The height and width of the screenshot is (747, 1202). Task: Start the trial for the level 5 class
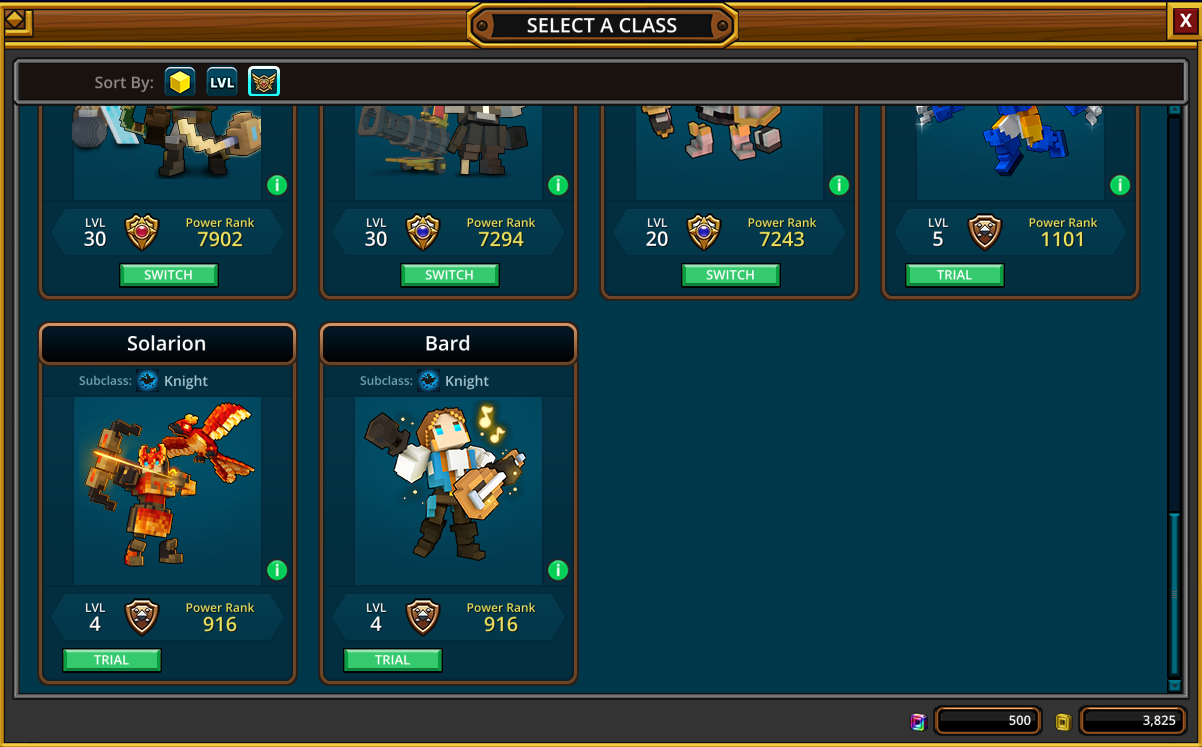(x=954, y=275)
